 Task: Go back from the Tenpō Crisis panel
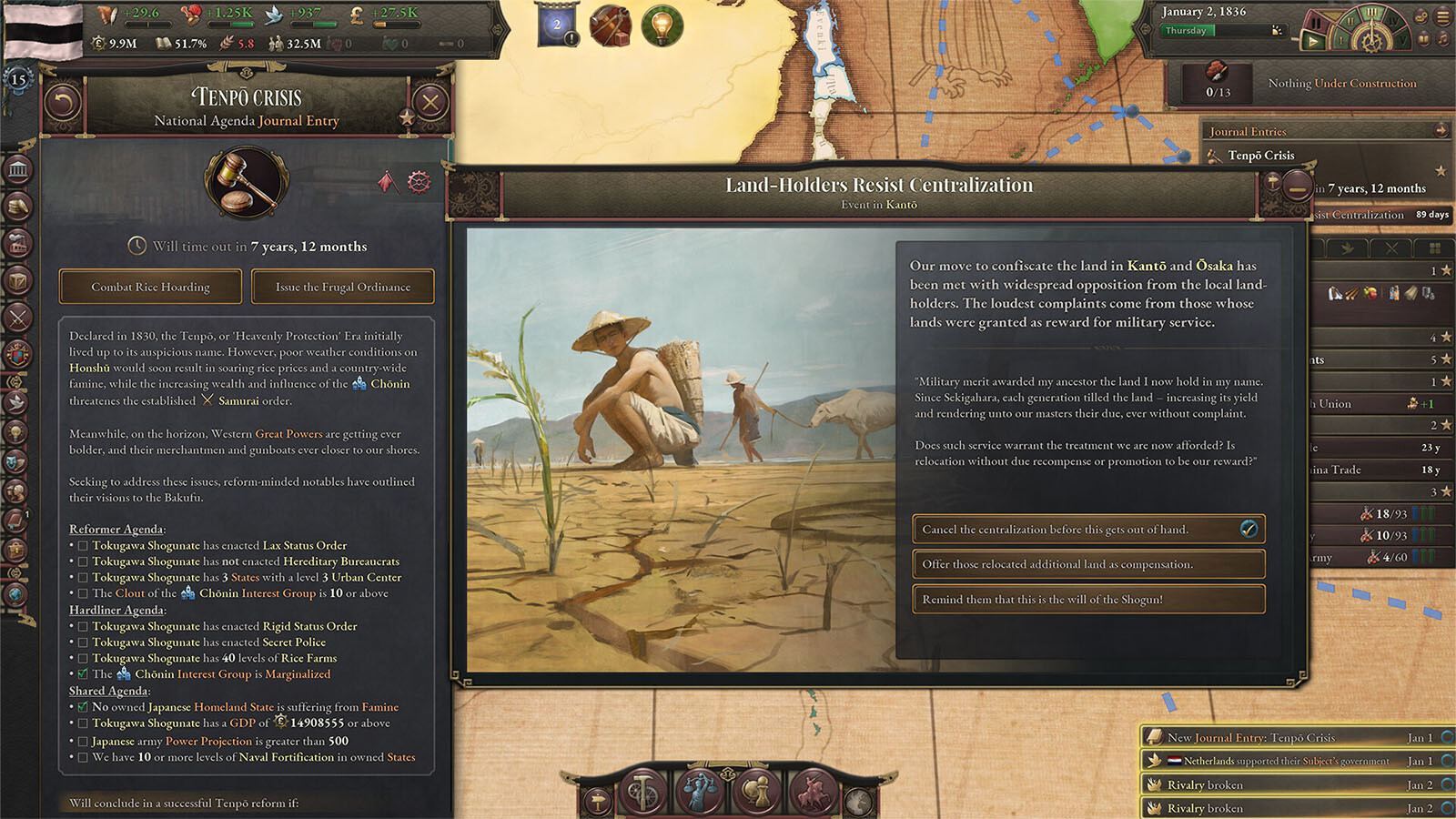[63, 103]
